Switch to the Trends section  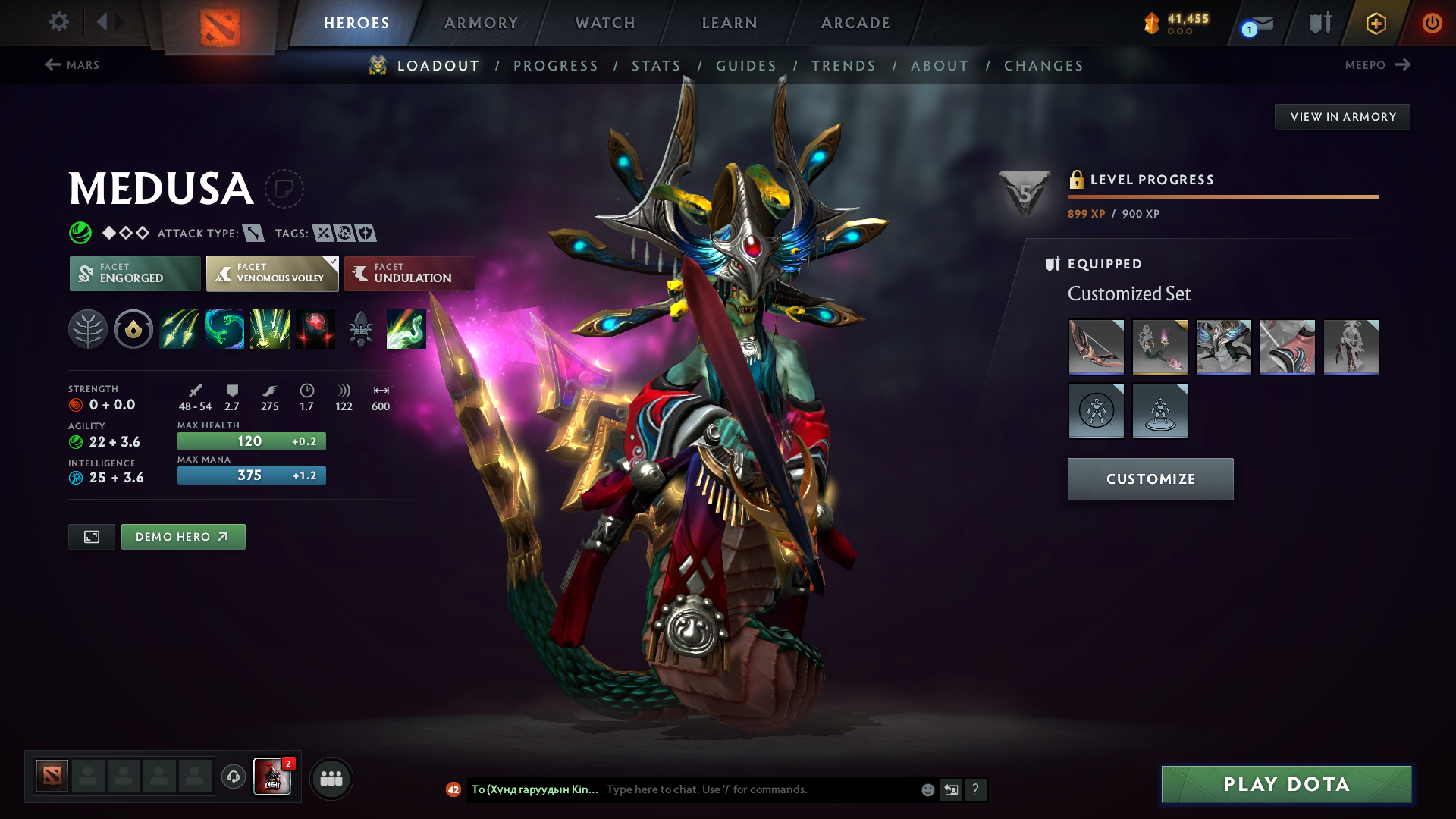pyautogui.click(x=843, y=66)
